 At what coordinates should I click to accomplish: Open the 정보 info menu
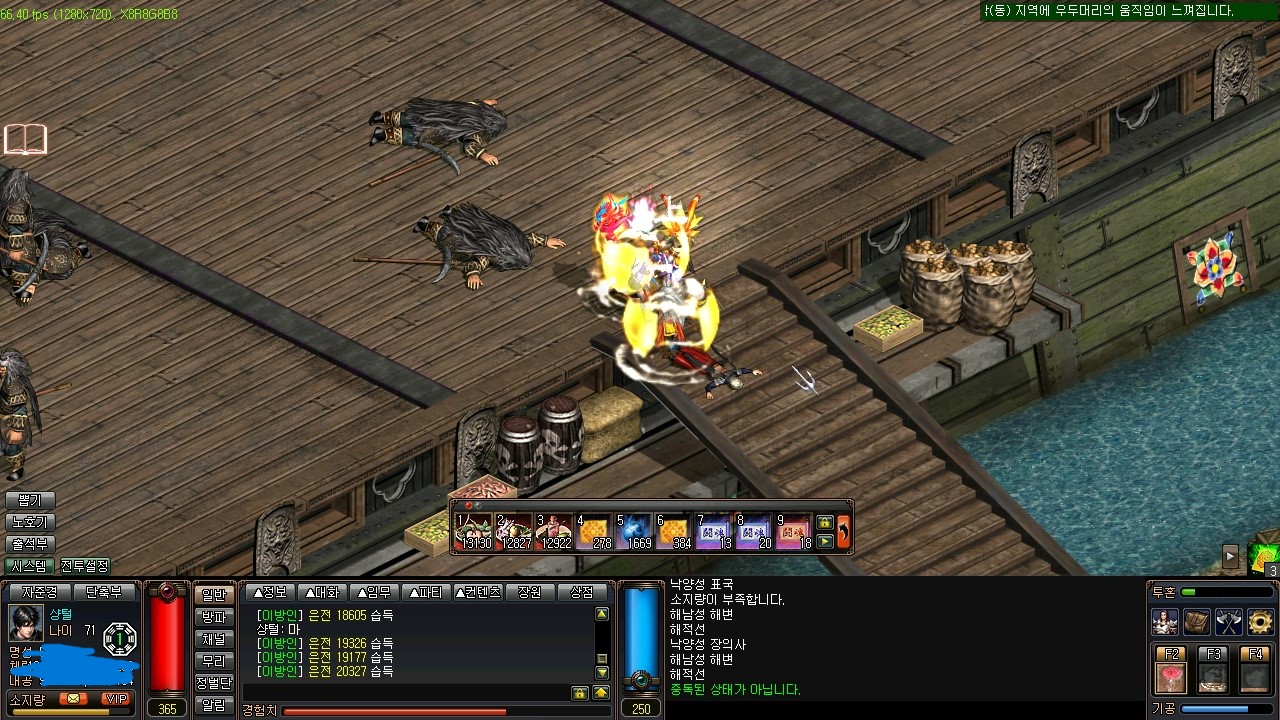271,592
